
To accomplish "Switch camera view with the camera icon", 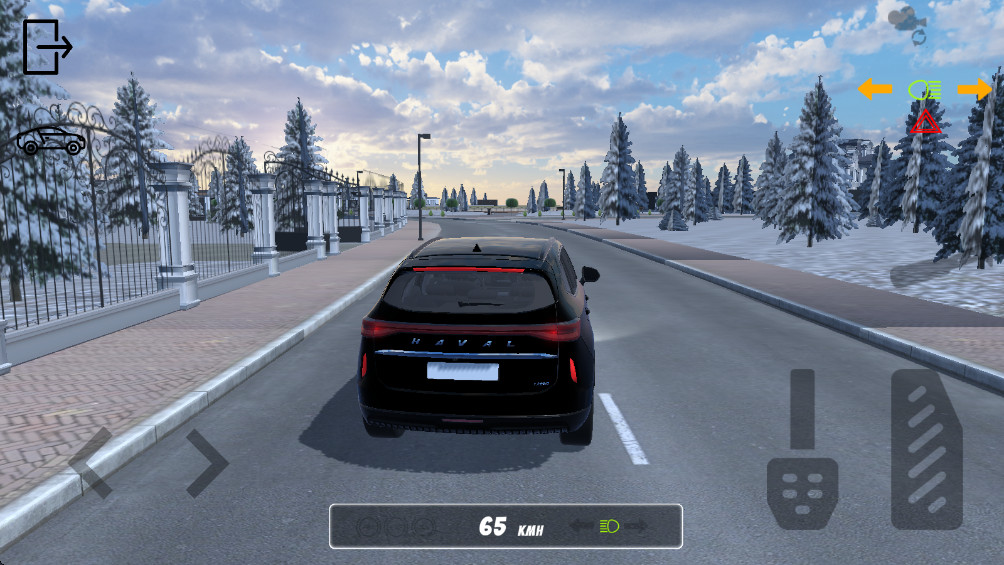I will pyautogui.click(x=907, y=22).
